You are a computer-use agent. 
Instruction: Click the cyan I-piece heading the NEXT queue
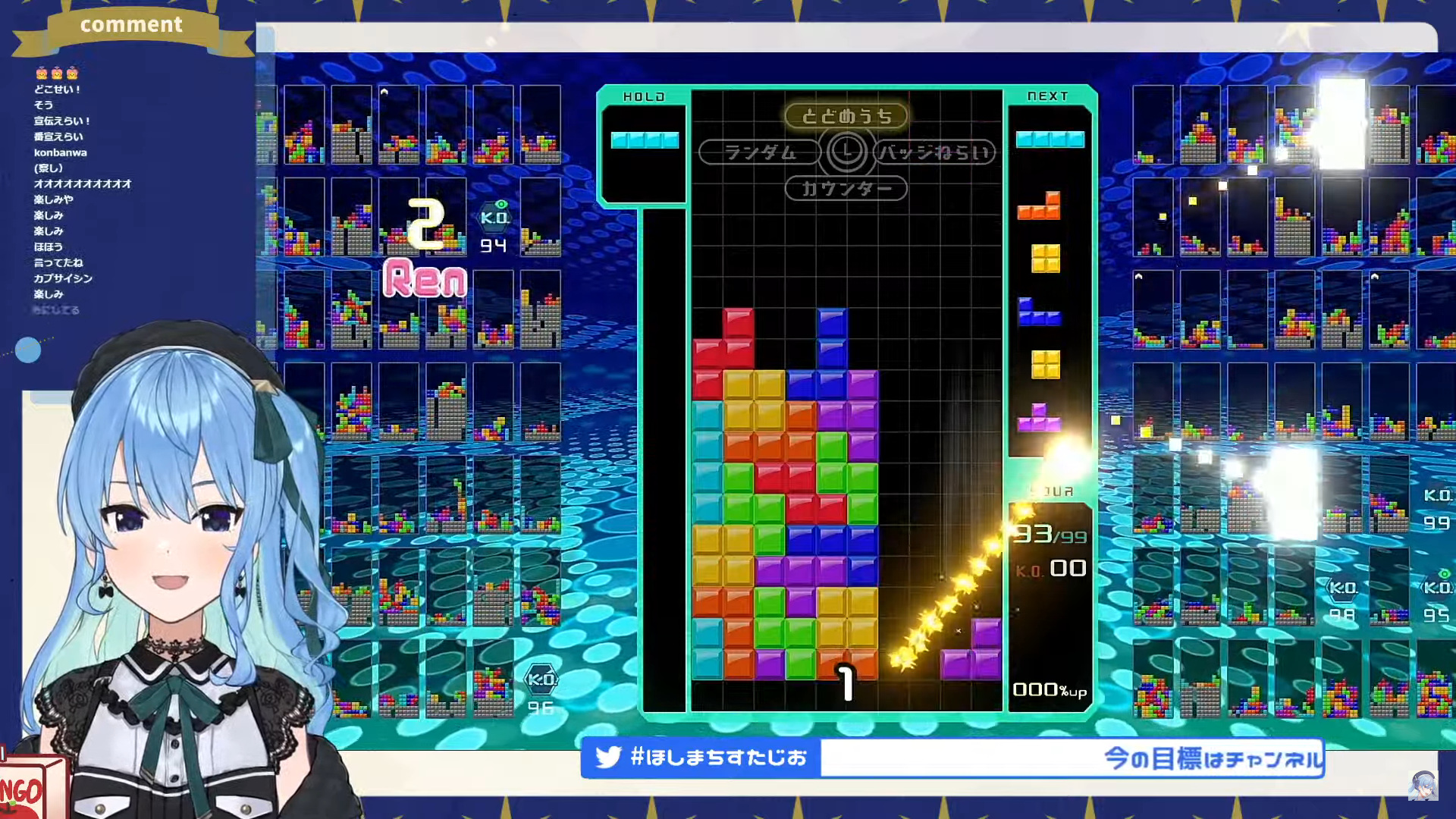coord(1050,140)
